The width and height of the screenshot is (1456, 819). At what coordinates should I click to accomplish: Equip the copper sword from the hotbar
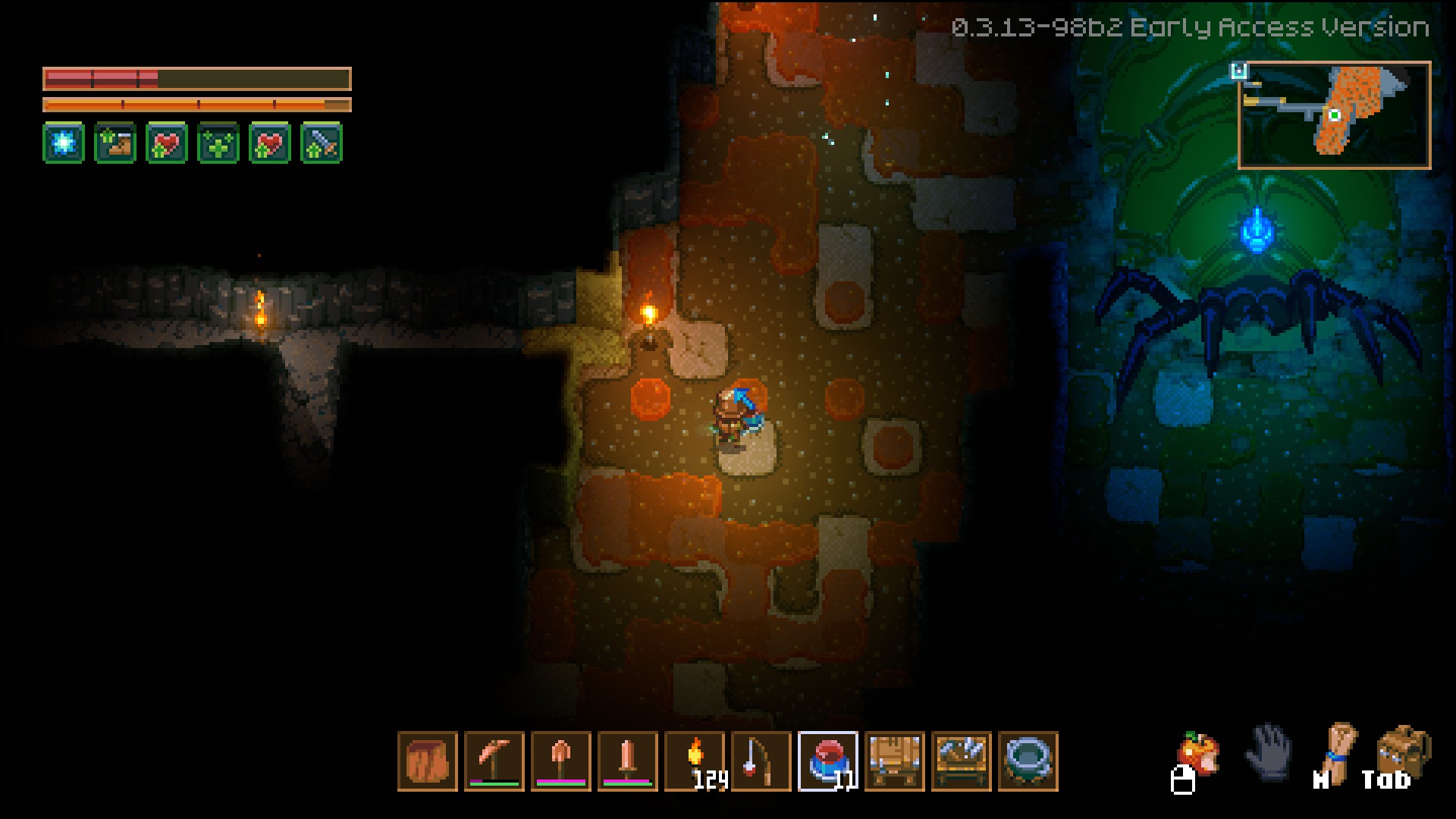(x=627, y=761)
